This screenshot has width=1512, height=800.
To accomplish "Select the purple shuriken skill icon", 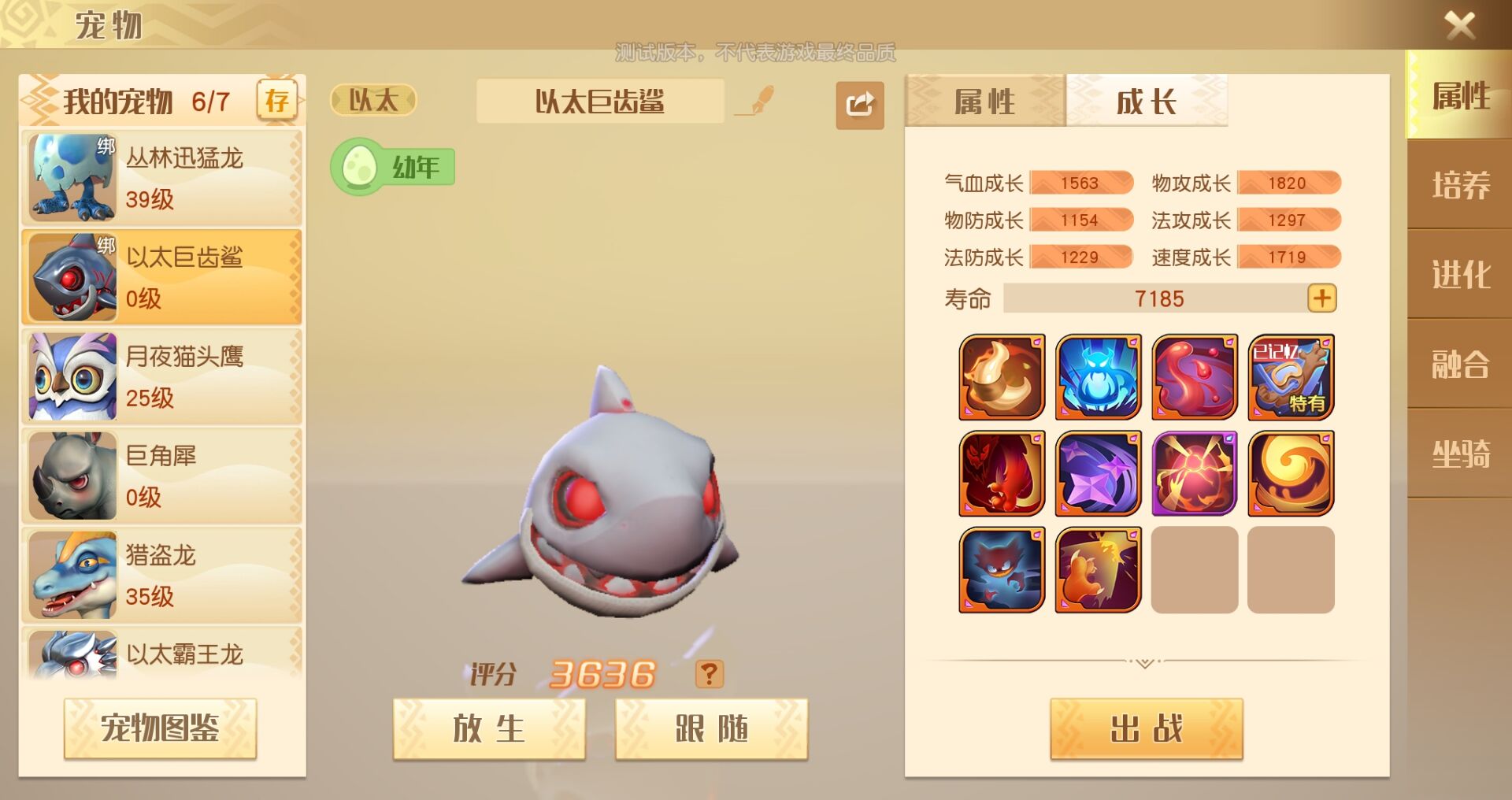I will pyautogui.click(x=1097, y=474).
